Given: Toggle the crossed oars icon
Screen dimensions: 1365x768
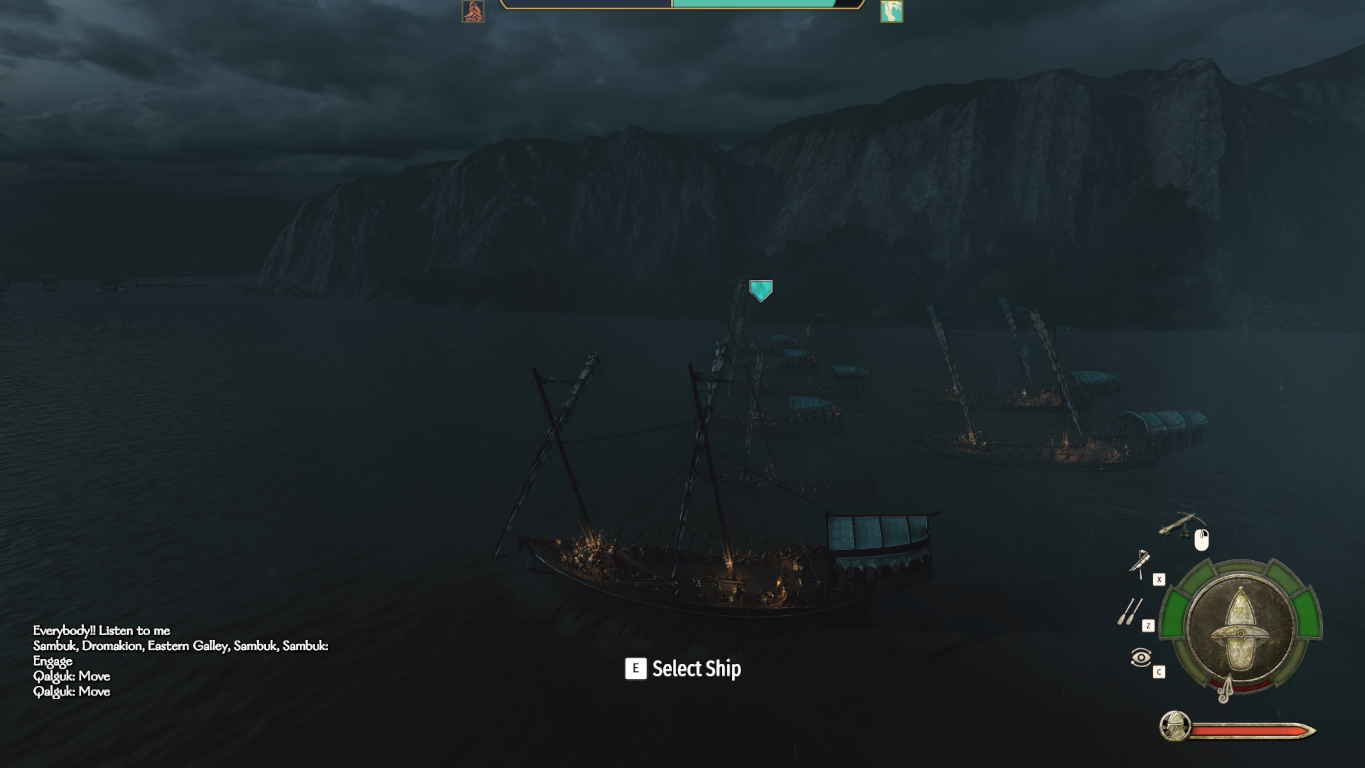Looking at the screenshot, I should pos(1130,612).
